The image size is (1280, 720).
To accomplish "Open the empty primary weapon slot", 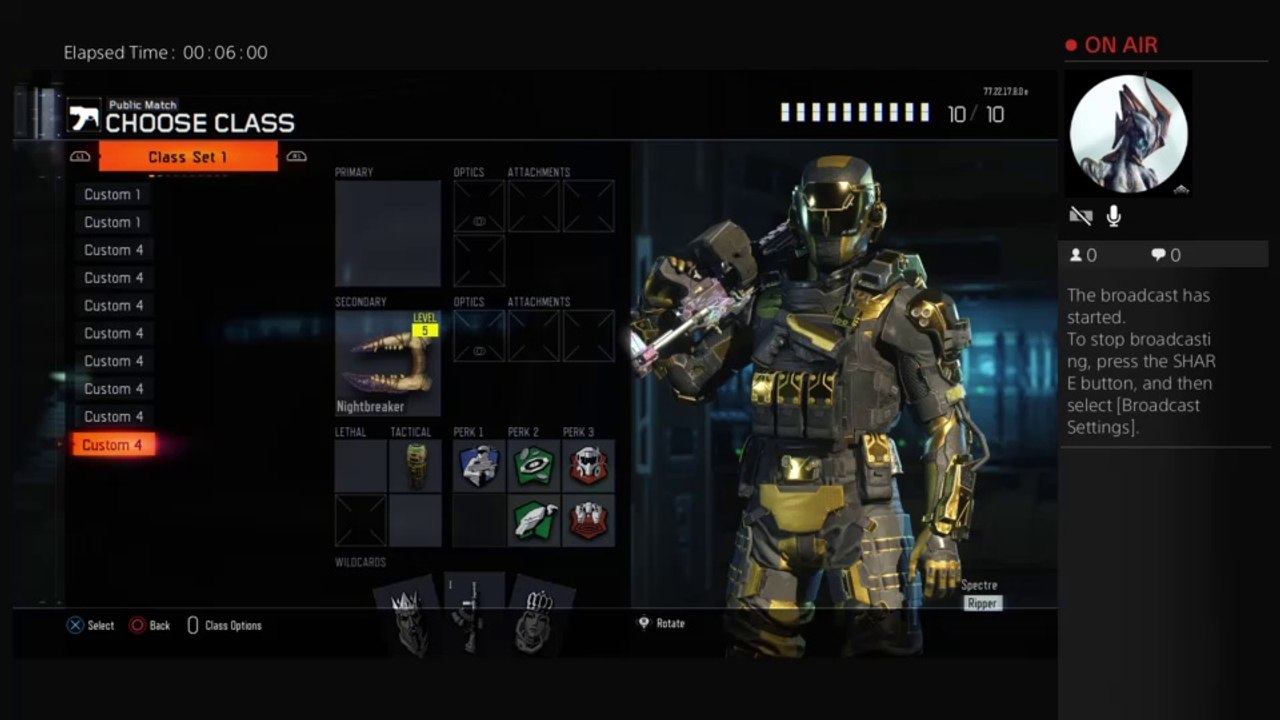I will pos(388,234).
